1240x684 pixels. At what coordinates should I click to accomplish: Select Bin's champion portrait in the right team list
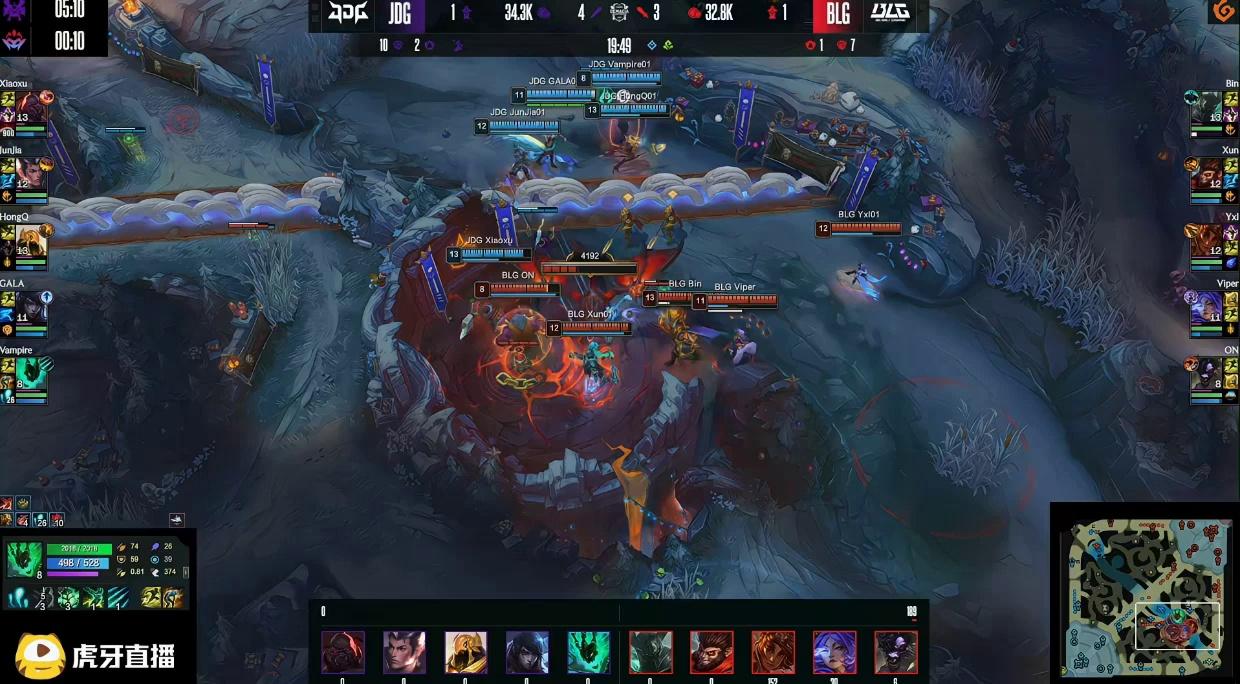click(1208, 107)
